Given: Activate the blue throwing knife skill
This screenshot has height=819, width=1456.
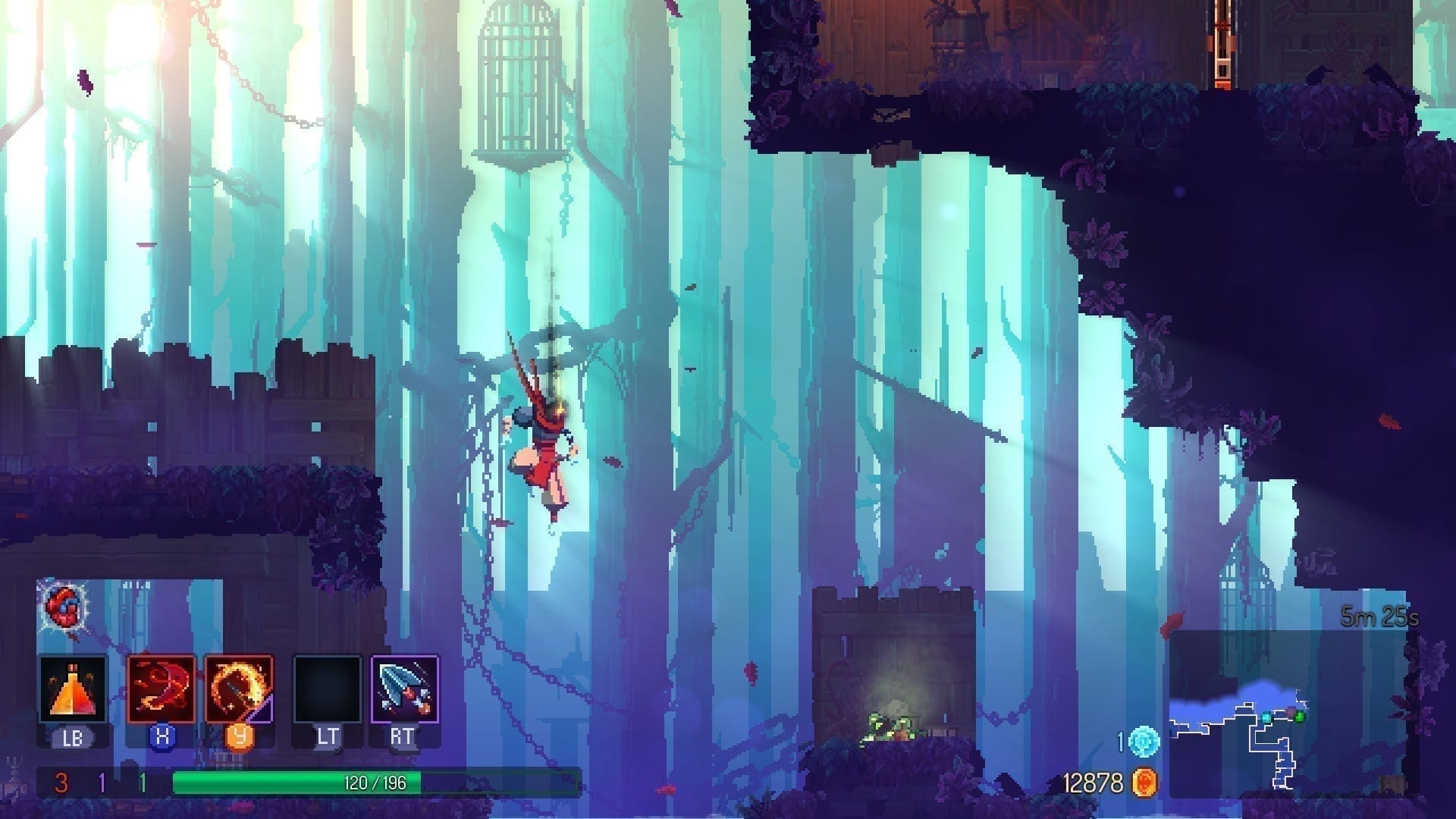Looking at the screenshot, I should [x=405, y=689].
